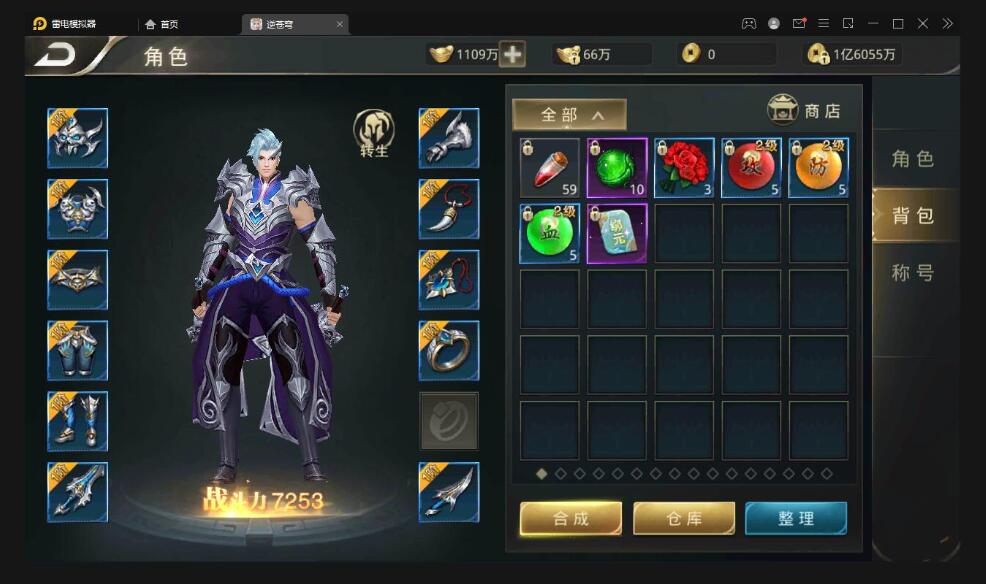Open the 全部 filter dropdown
986x584 pixels.
[569, 114]
